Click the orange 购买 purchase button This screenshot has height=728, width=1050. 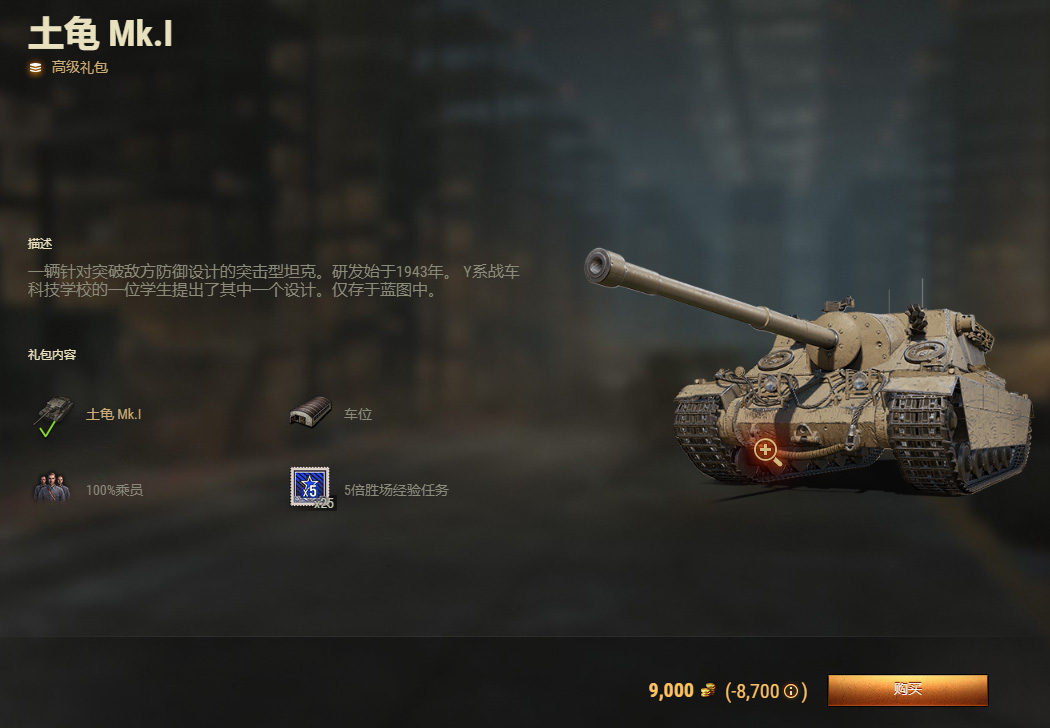click(907, 690)
